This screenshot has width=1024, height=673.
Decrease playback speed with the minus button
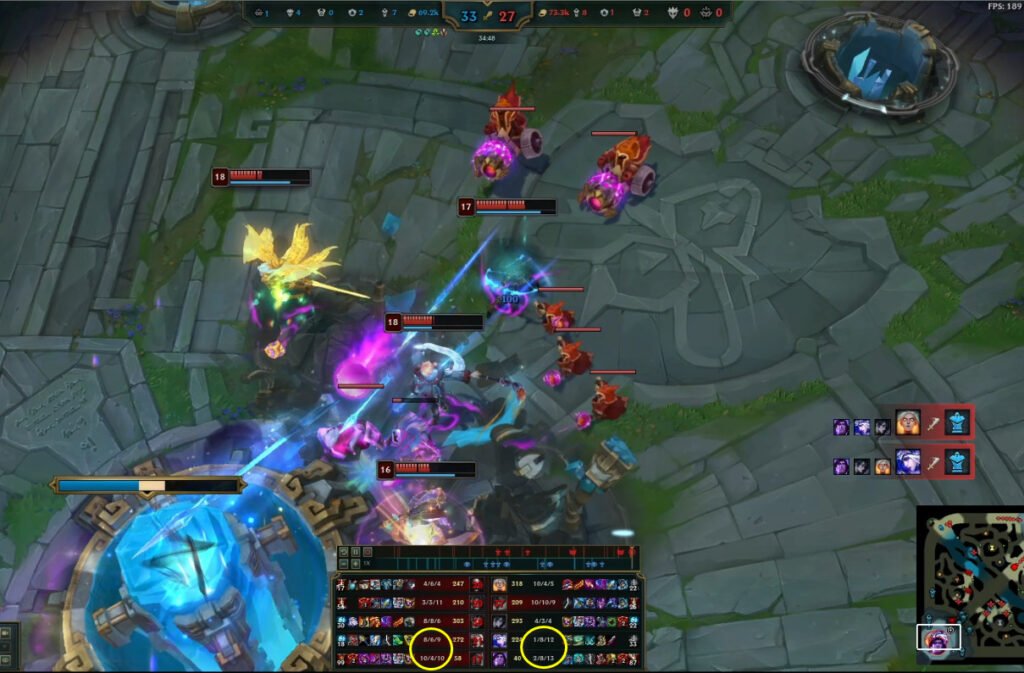point(343,564)
